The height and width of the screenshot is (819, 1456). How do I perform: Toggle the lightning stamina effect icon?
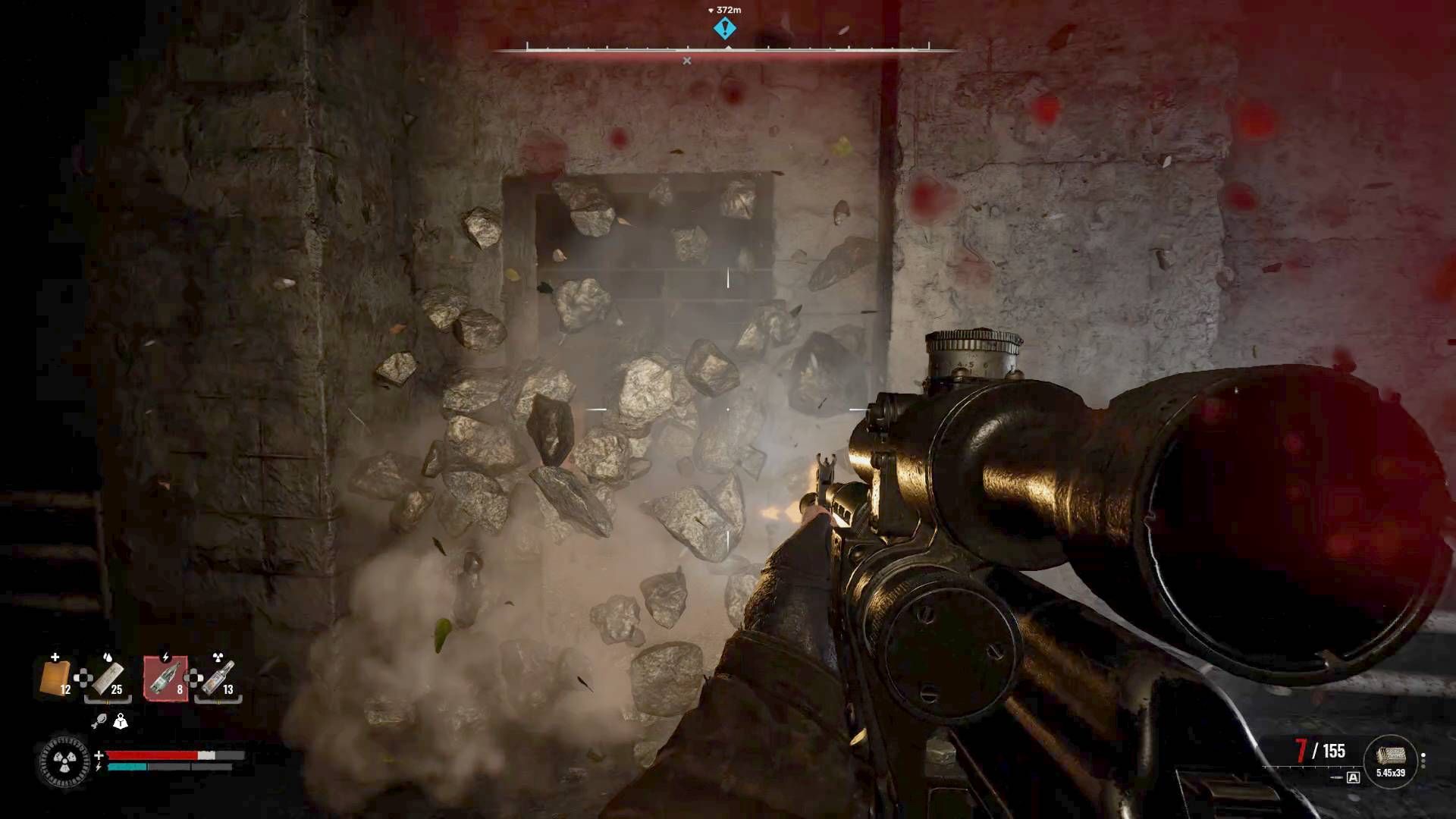pyautogui.click(x=98, y=767)
